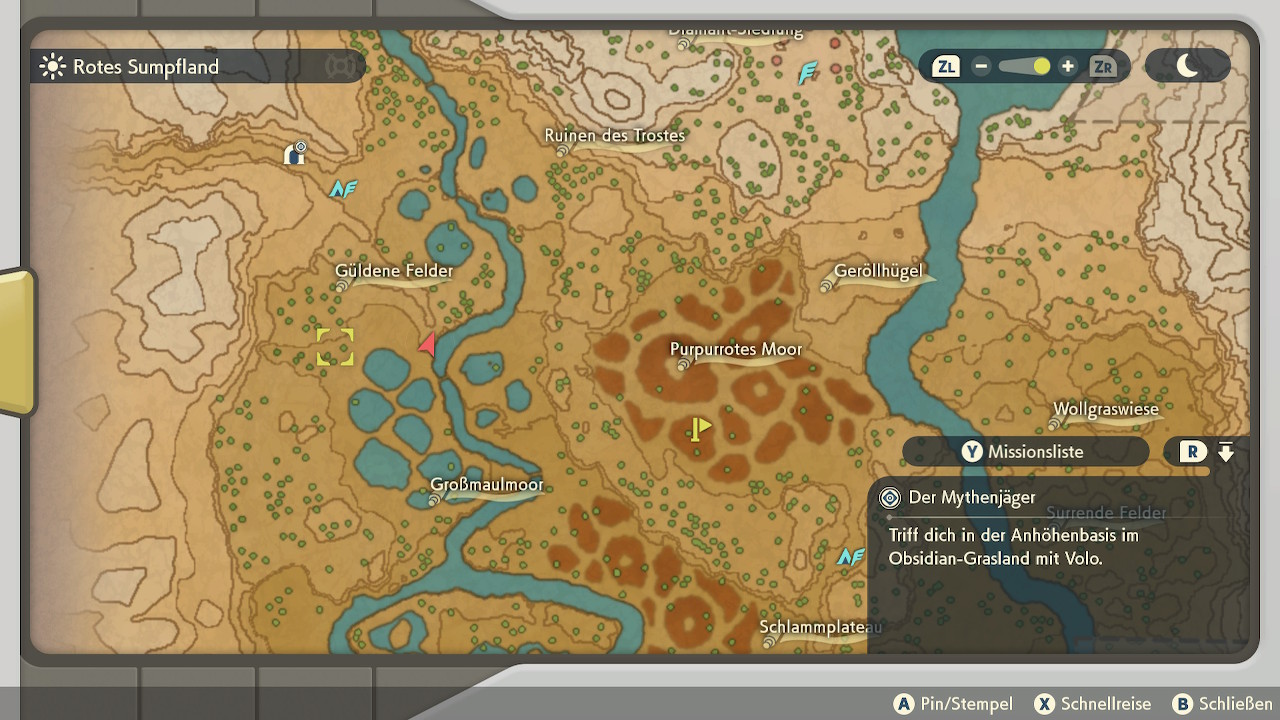Select the Wollgraswiese location label
Viewport: 1280px width, 720px height.
coord(1105,410)
